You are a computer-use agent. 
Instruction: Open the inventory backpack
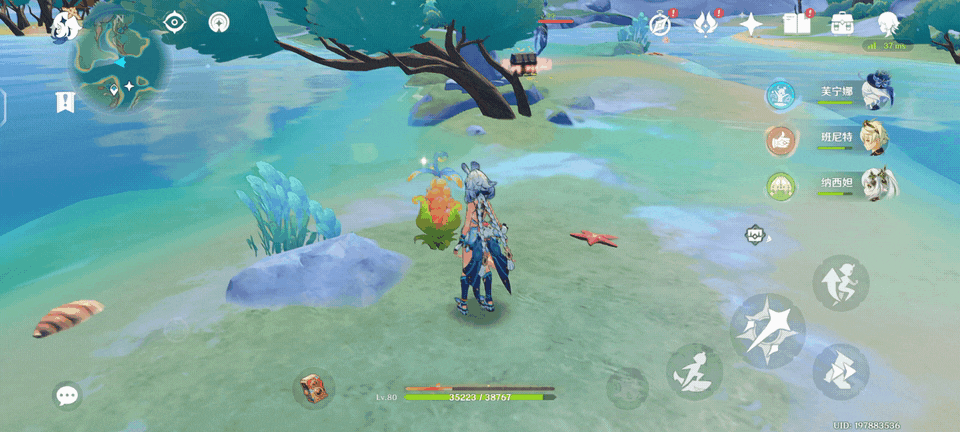click(x=842, y=24)
